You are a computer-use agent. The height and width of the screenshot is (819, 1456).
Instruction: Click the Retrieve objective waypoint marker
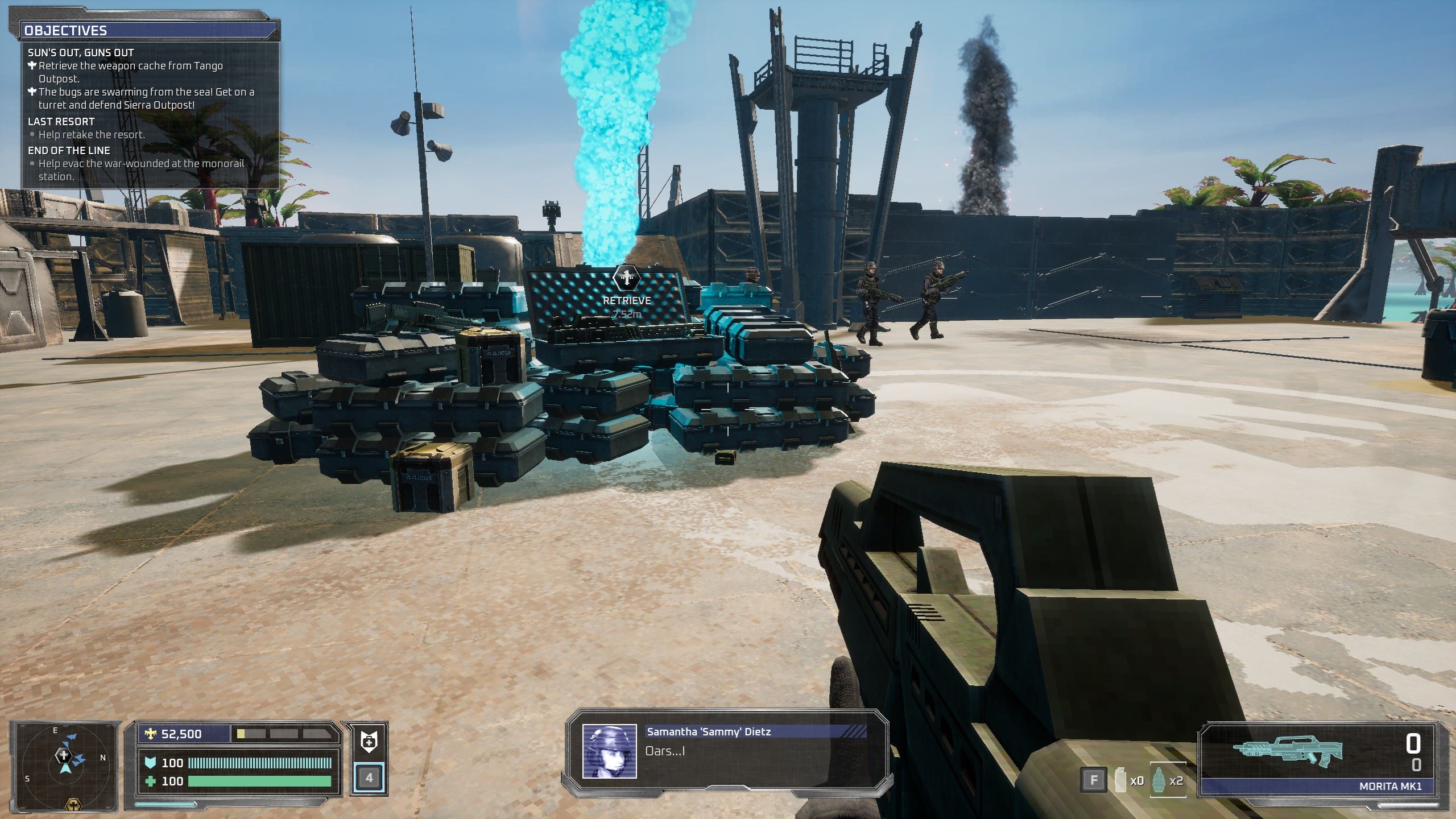[x=627, y=279]
